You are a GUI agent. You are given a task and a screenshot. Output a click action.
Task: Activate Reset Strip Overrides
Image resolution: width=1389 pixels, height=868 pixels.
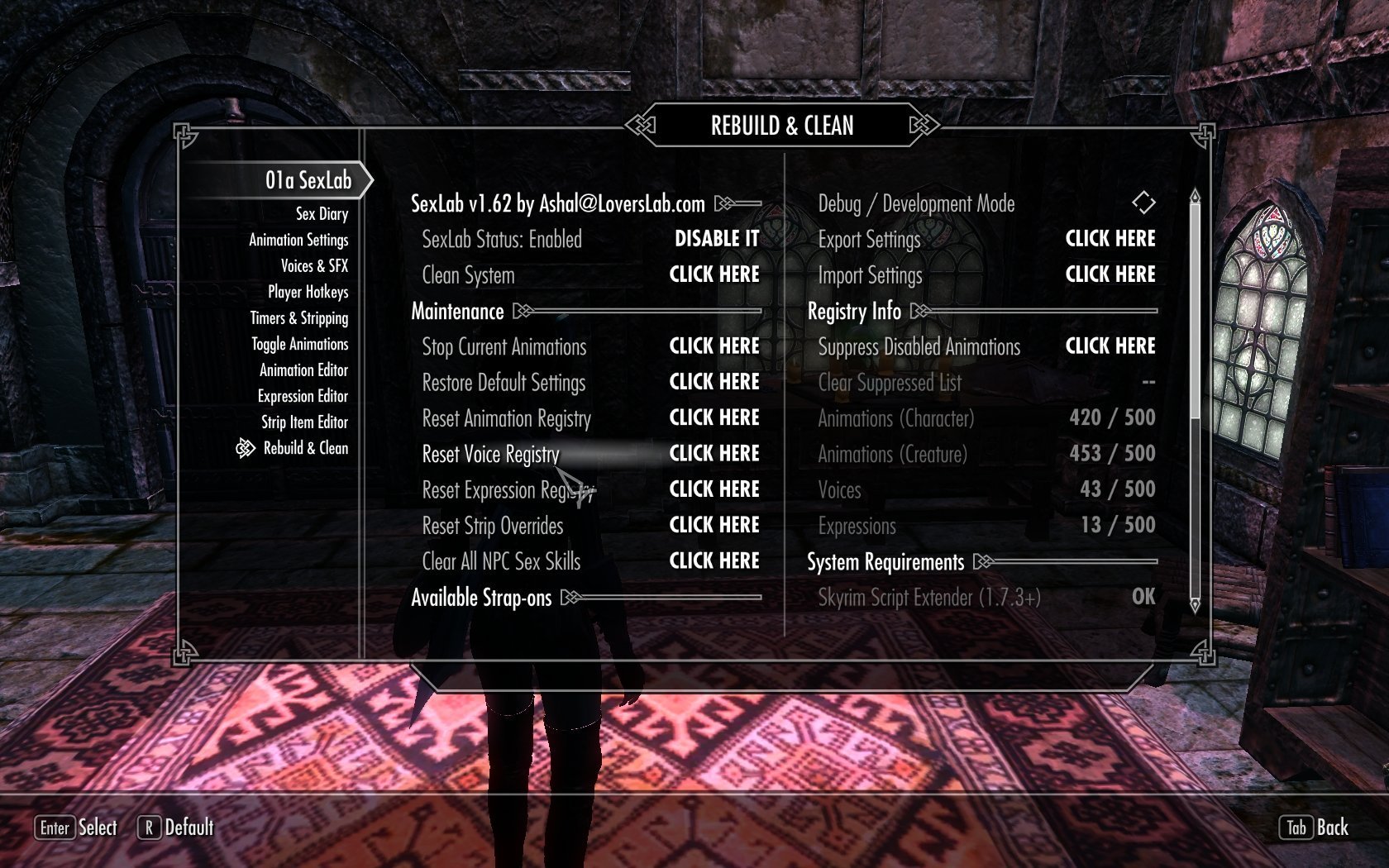[x=714, y=525]
